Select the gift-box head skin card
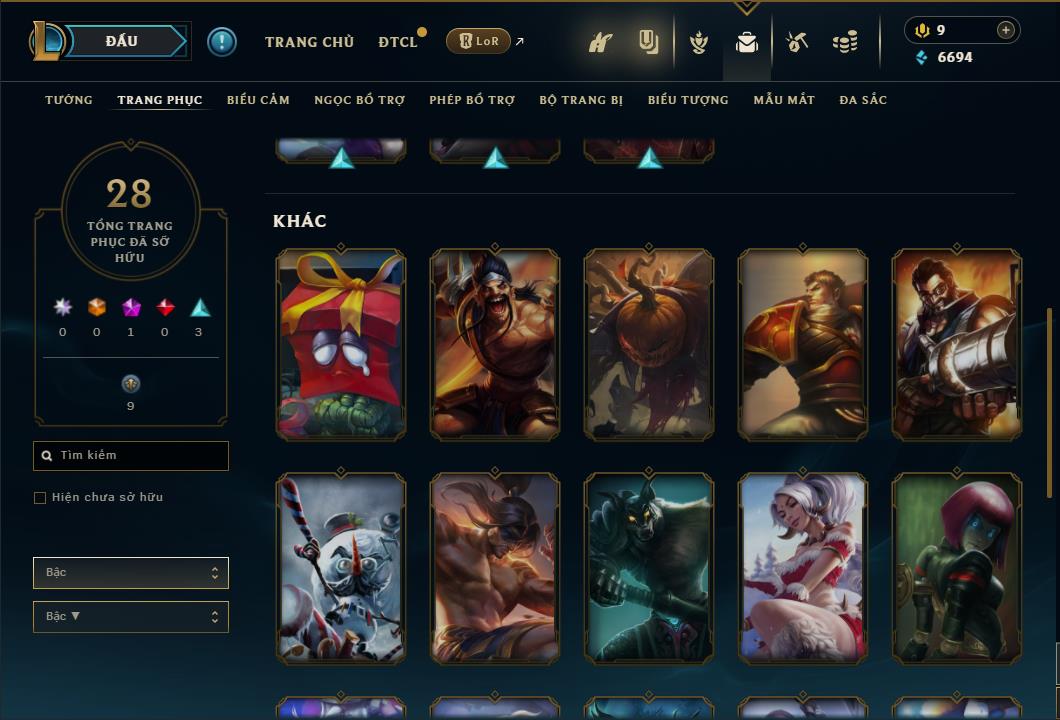The height and width of the screenshot is (720, 1060). tap(341, 344)
